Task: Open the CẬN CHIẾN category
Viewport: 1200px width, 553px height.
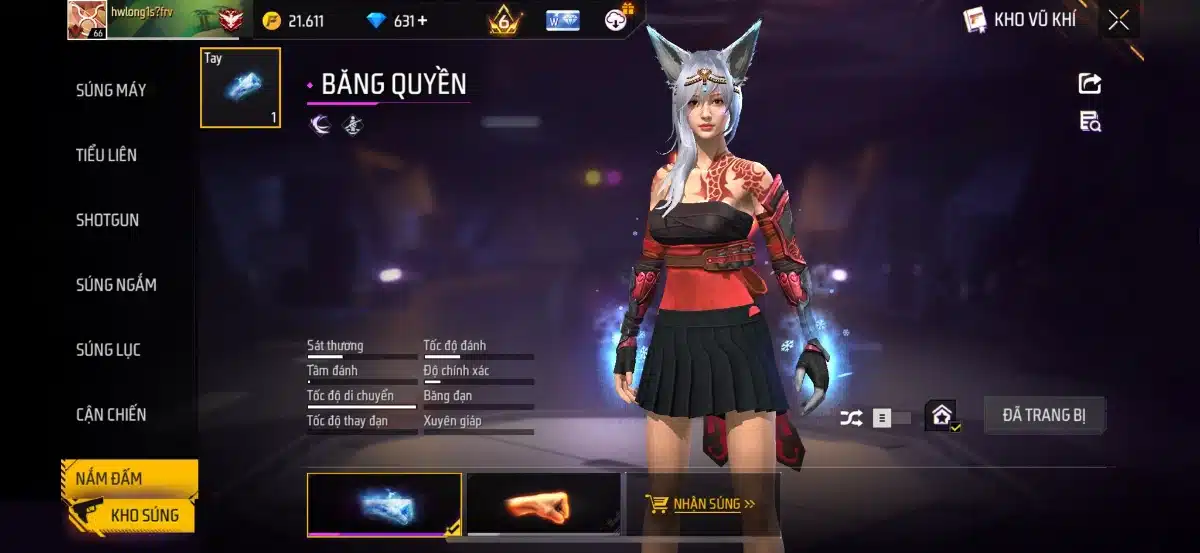Action: 111,415
